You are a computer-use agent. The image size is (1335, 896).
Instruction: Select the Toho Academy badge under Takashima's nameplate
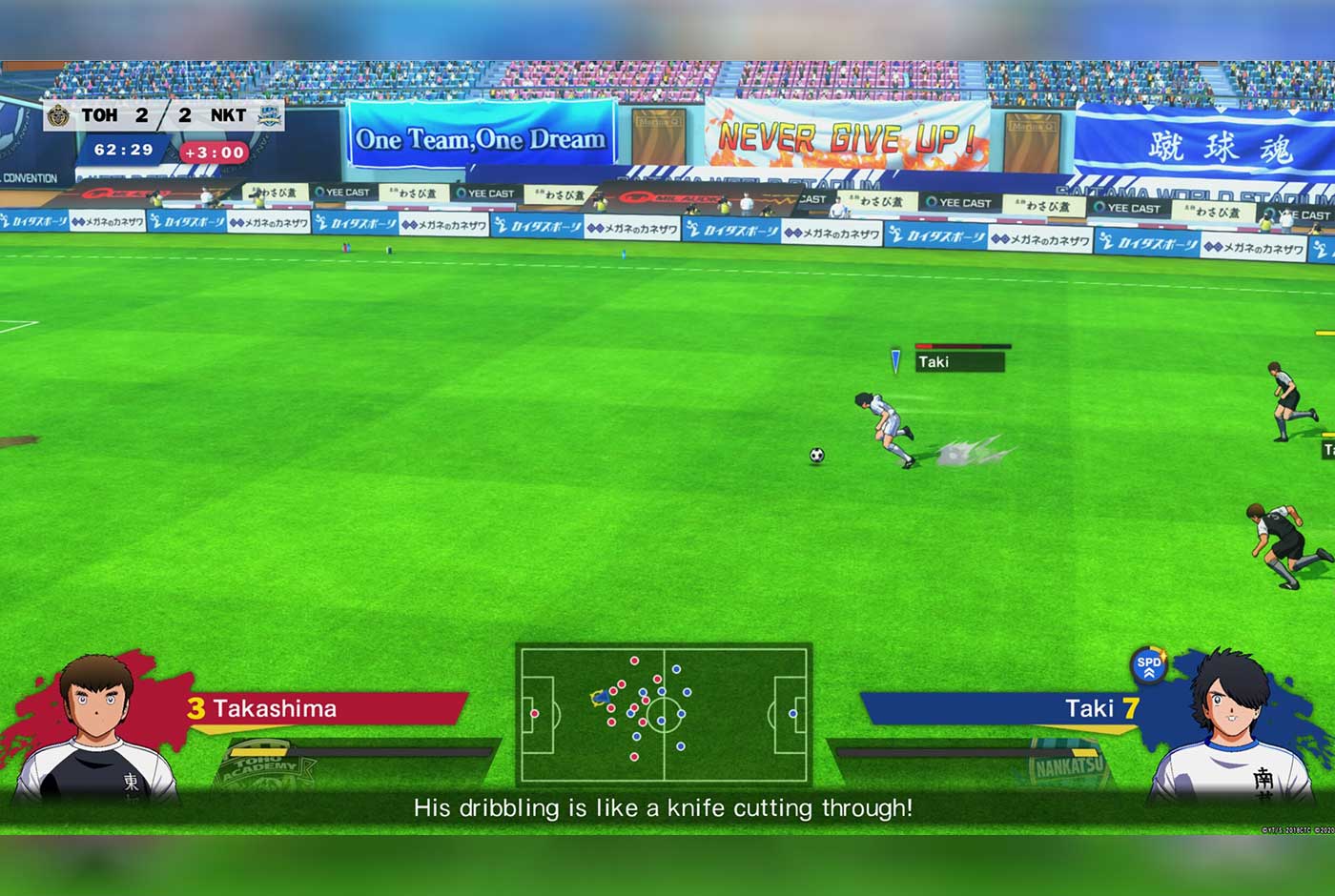tap(259, 763)
